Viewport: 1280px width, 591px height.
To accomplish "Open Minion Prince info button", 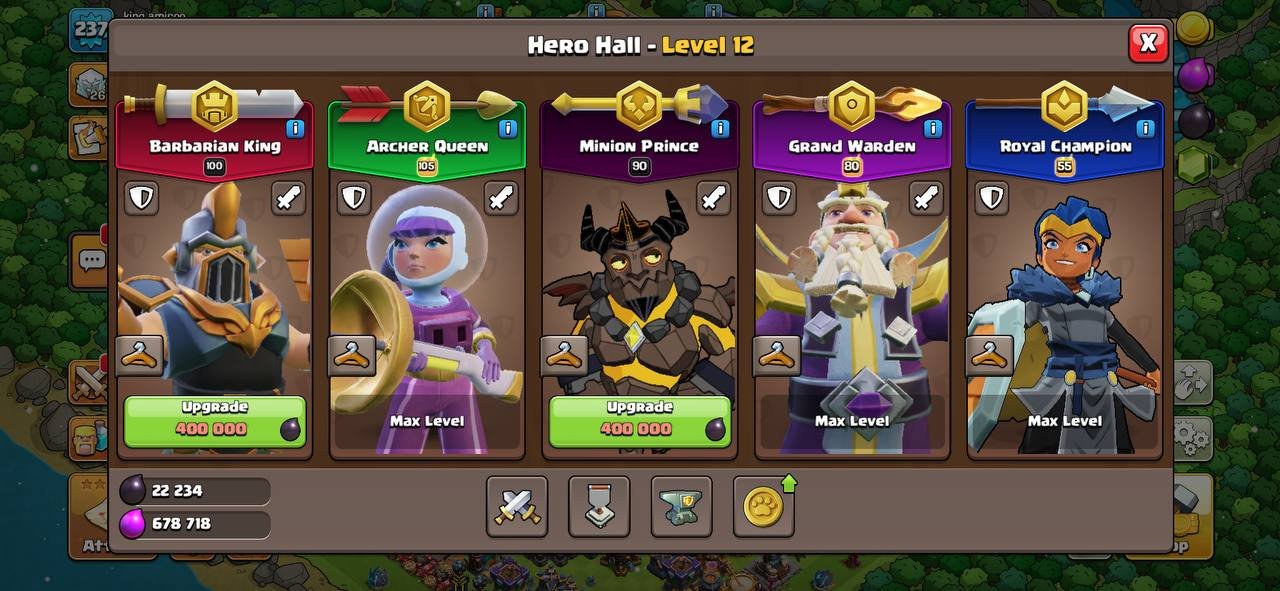I will [x=720, y=128].
